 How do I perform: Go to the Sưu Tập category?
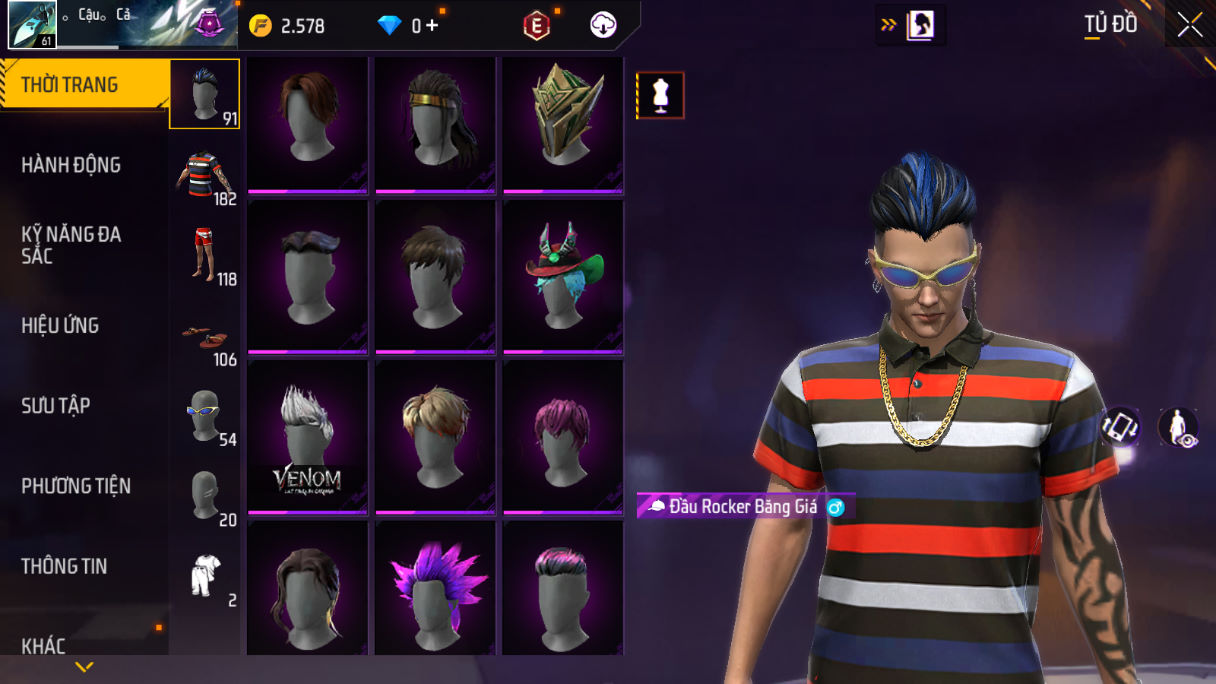click(x=56, y=405)
